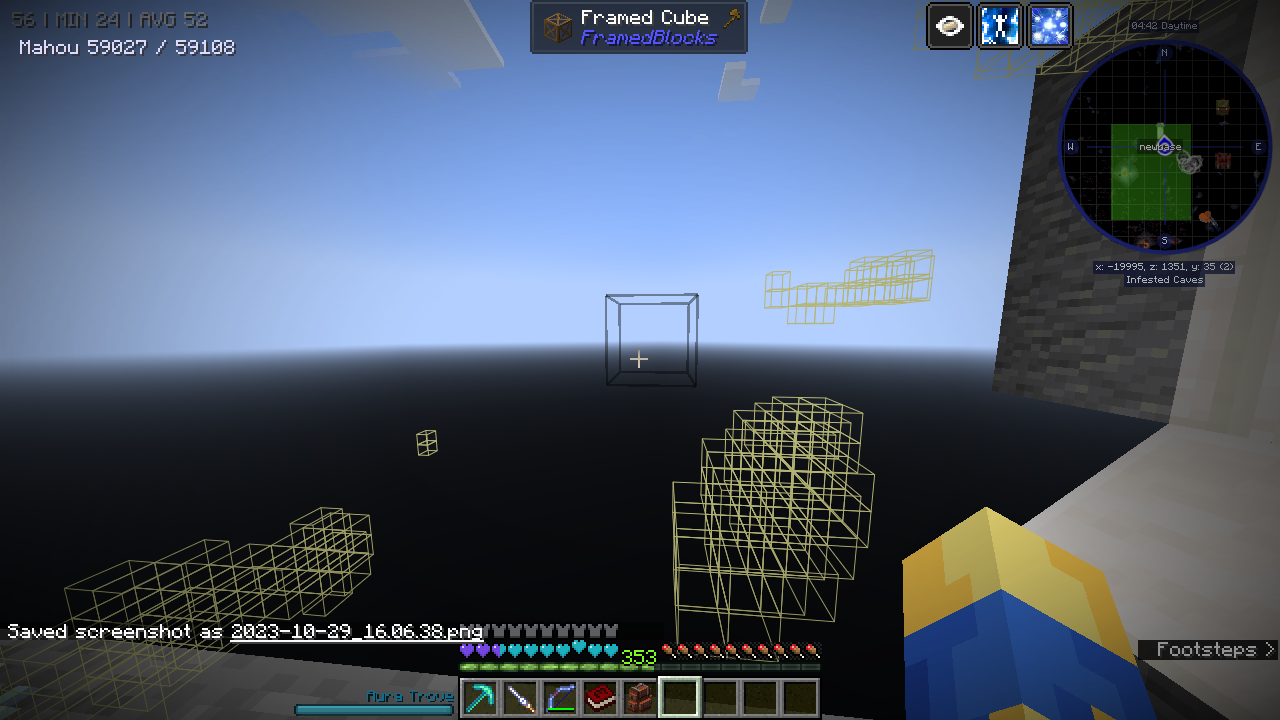Viewport: 1280px width, 720px height.
Task: Open the saved screenshot 2023-10-29_16.06.38.png link
Action: [355, 632]
